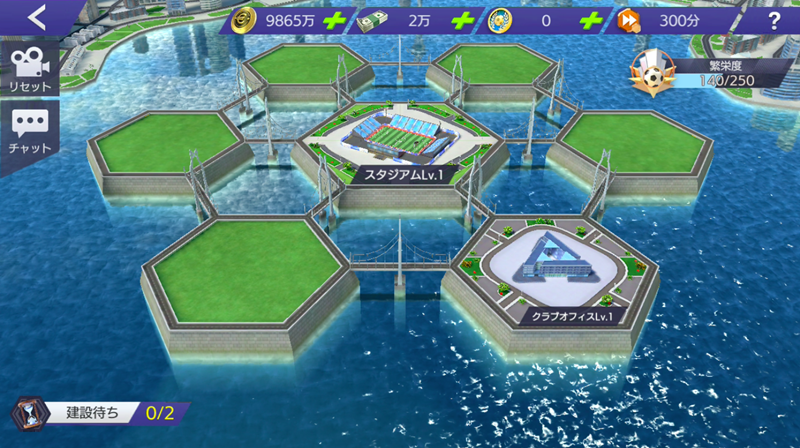Viewport: 800px width, 448px height.
Task: Open the question mark help
Action: pyautogui.click(x=774, y=20)
